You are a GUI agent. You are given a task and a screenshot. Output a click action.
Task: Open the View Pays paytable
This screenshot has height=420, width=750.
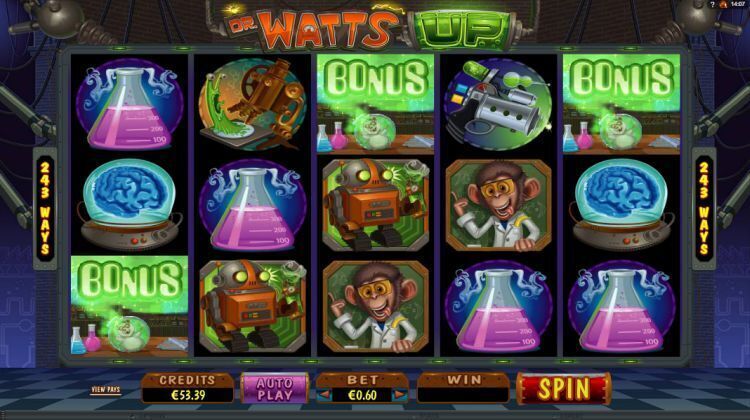[x=105, y=389]
